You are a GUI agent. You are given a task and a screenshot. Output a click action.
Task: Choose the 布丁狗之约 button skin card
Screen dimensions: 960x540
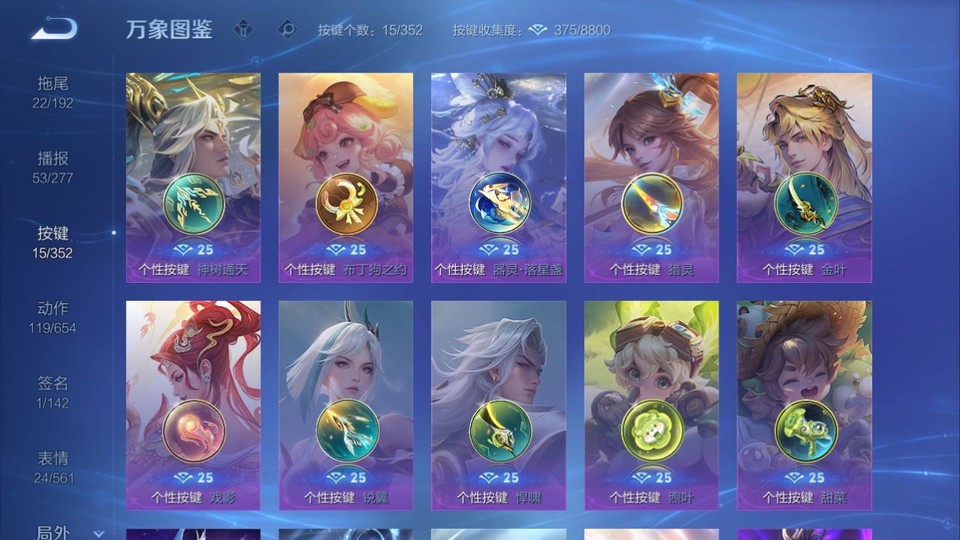point(346,177)
